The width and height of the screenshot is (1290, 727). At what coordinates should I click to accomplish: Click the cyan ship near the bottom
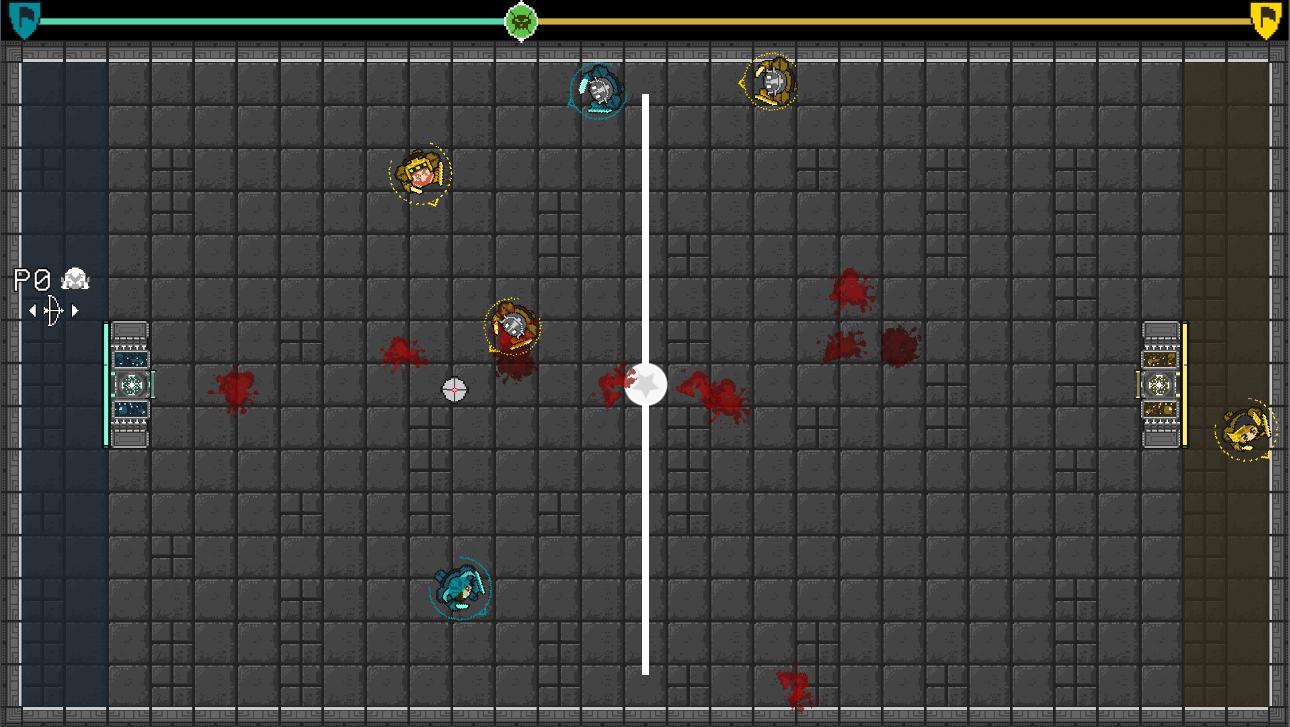(460, 588)
